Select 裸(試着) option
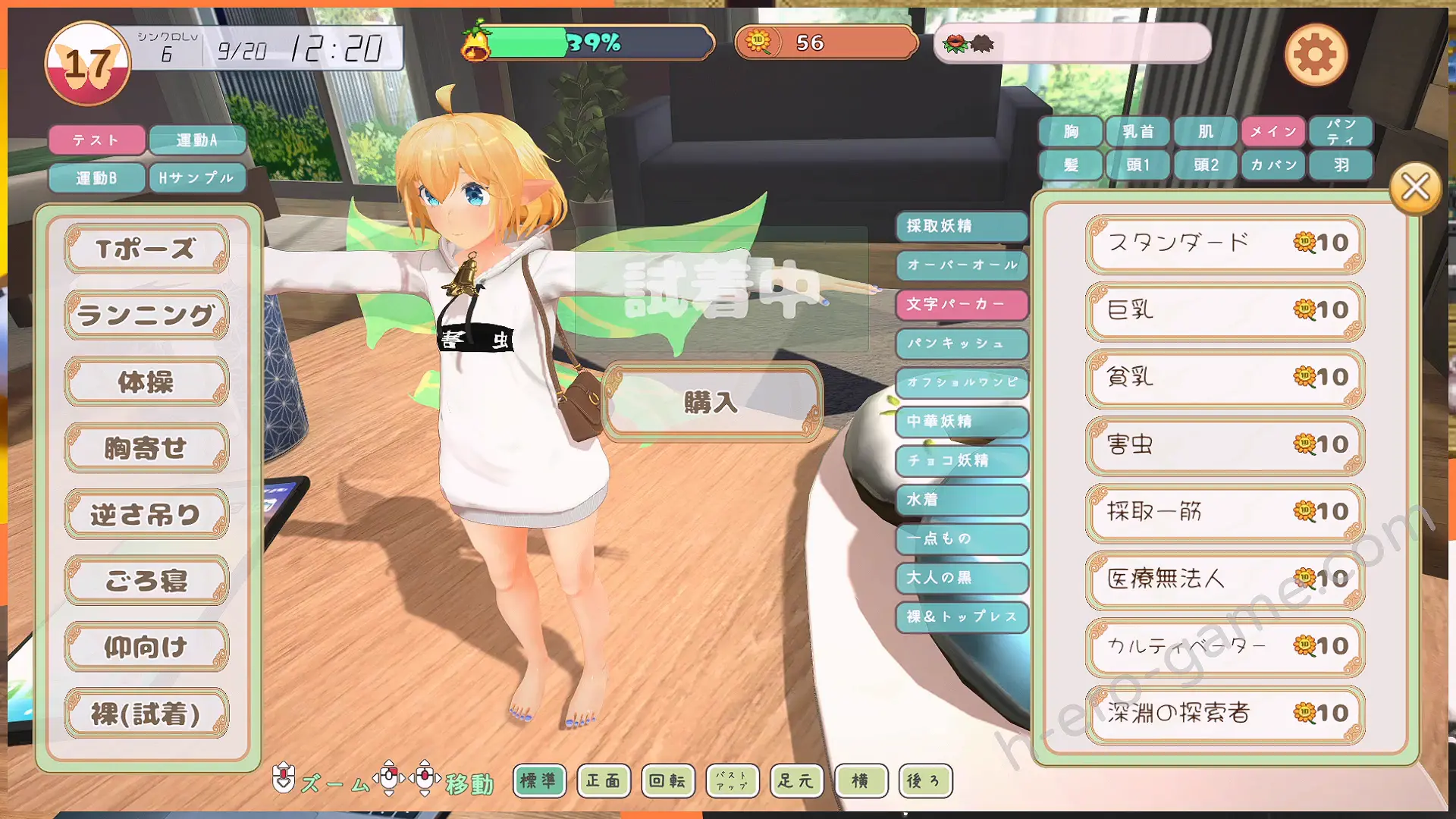The height and width of the screenshot is (819, 1456). point(146,714)
